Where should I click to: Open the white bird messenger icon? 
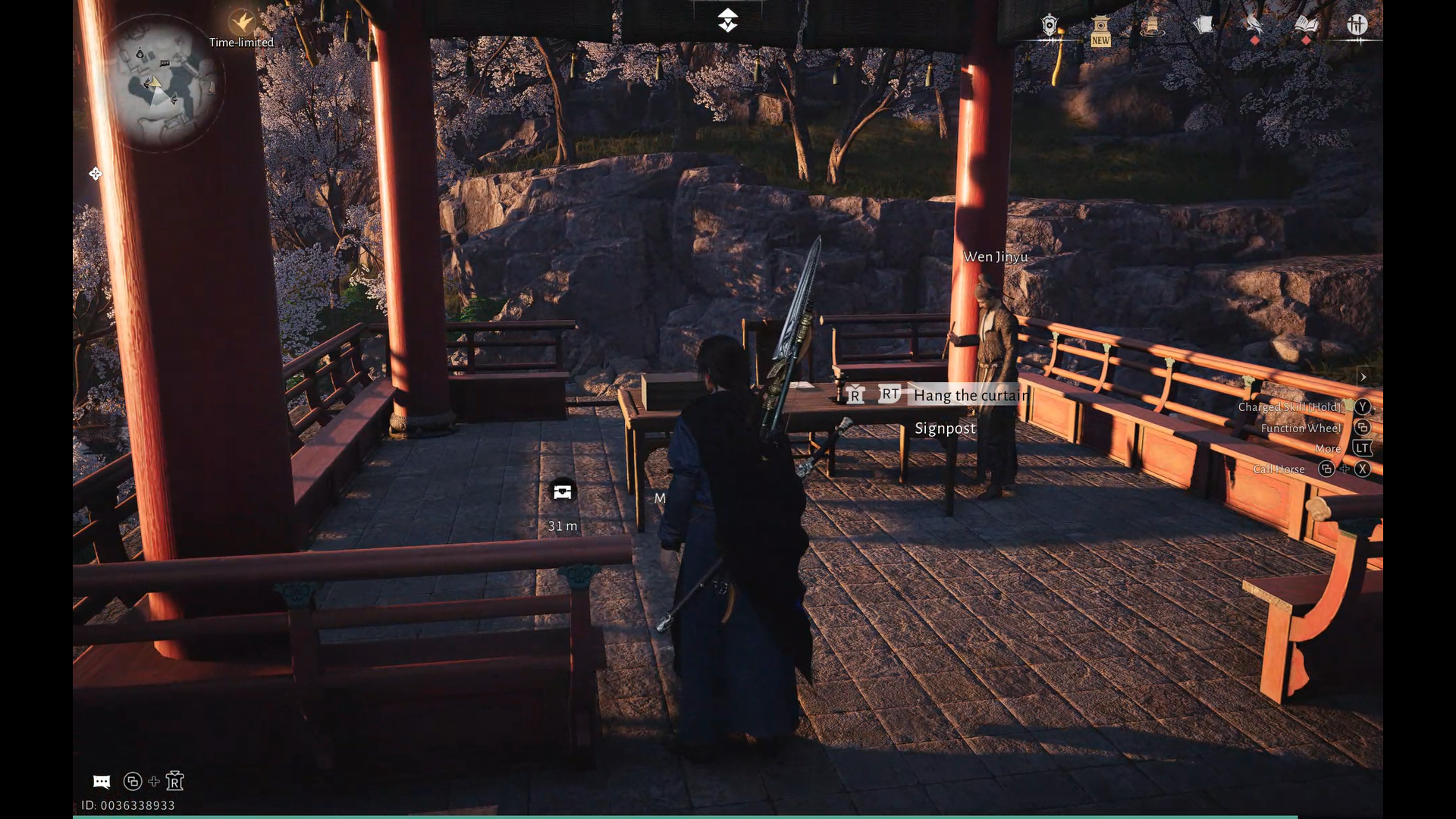coord(1254,26)
